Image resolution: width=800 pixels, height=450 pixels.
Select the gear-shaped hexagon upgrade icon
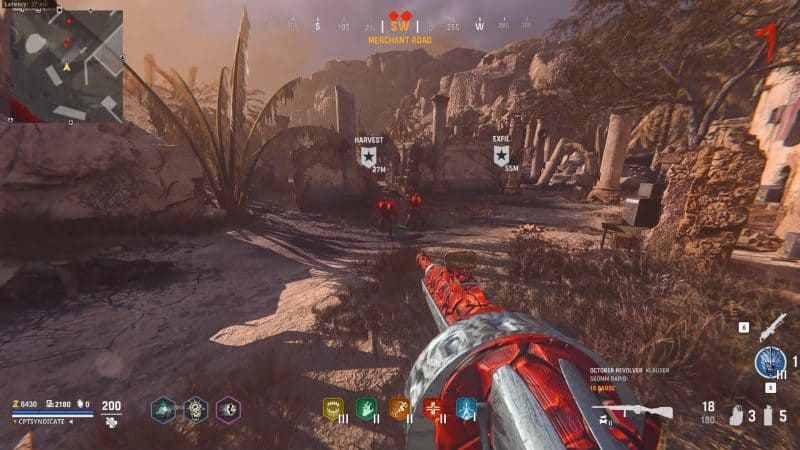pos(195,408)
